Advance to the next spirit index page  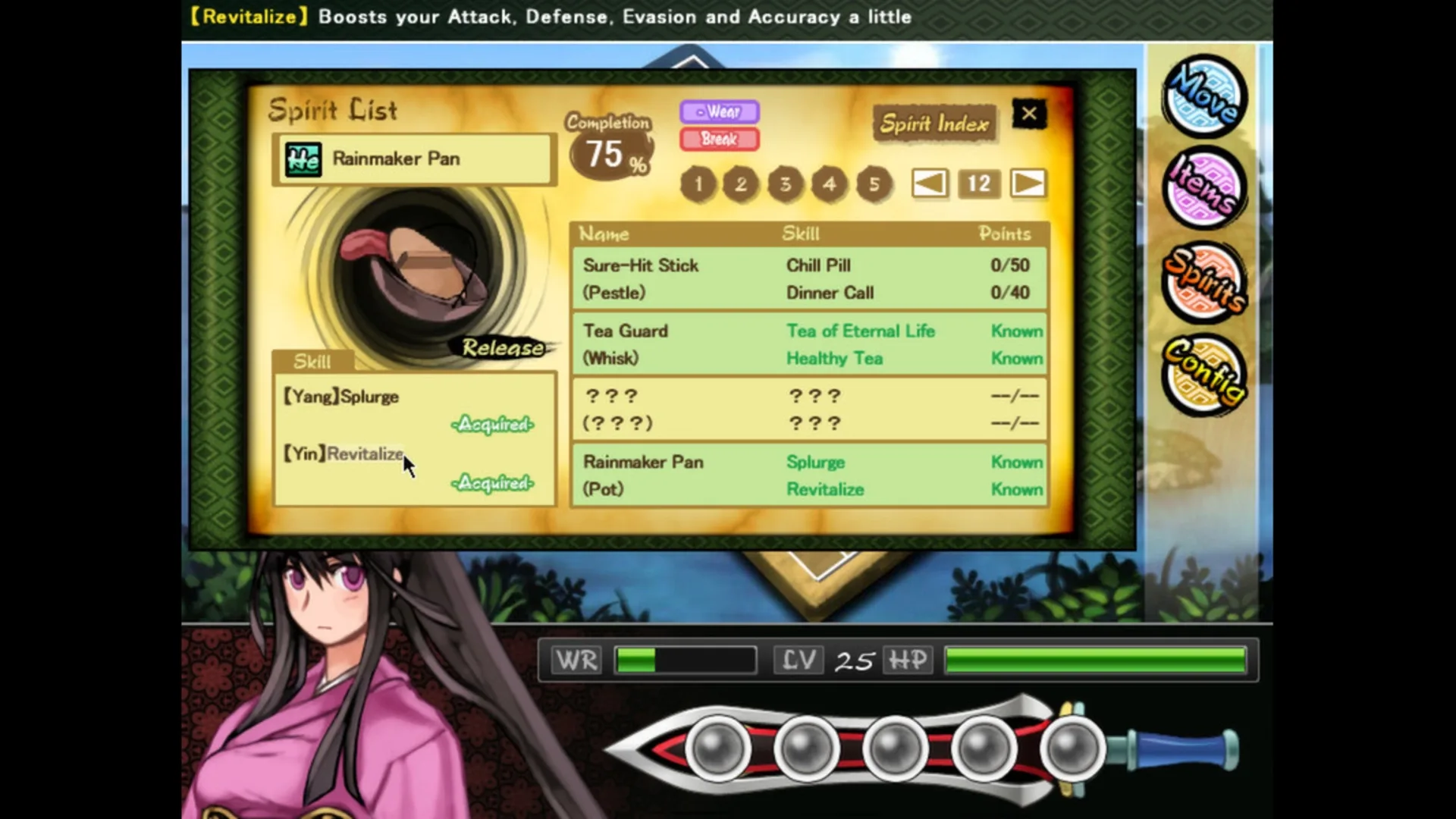pos(1028,184)
